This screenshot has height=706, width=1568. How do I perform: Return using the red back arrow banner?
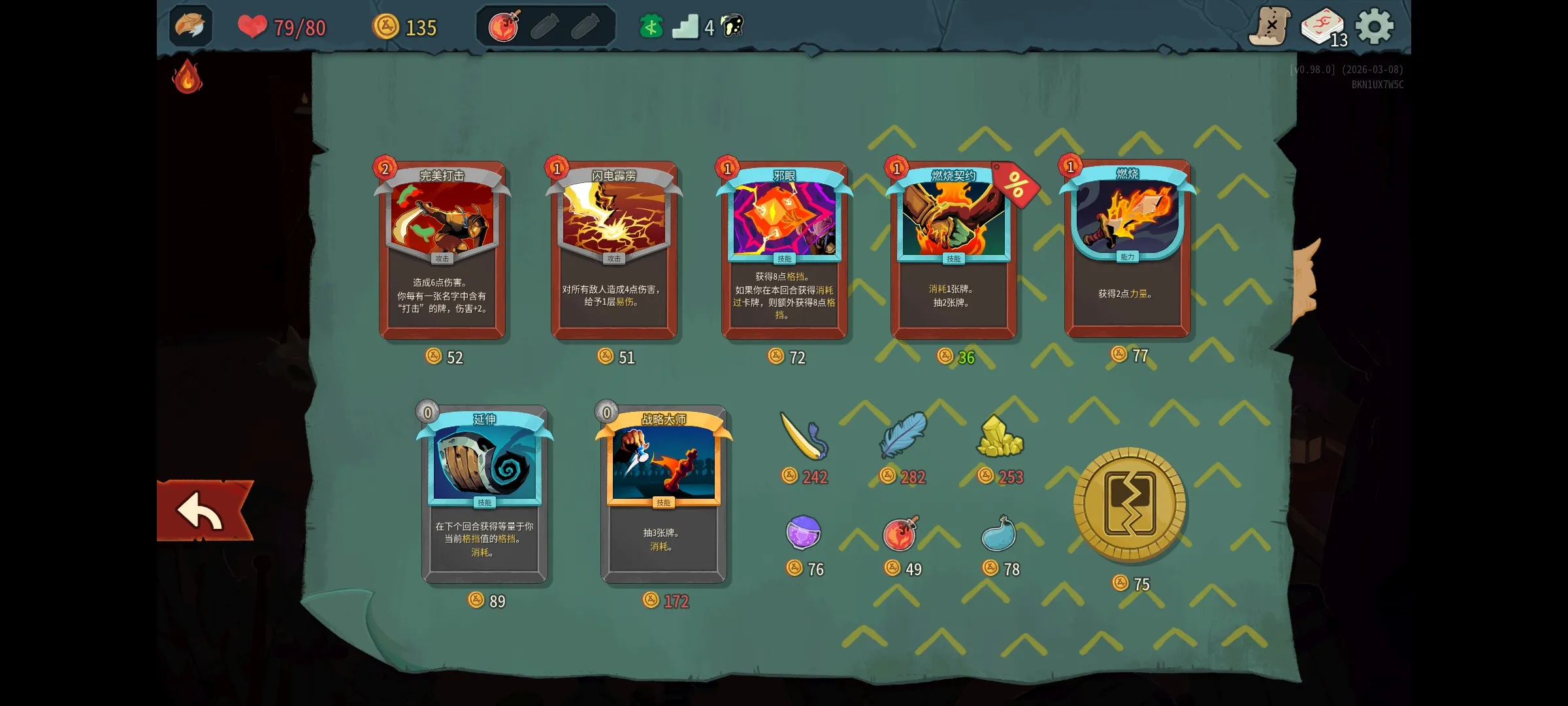coord(203,510)
